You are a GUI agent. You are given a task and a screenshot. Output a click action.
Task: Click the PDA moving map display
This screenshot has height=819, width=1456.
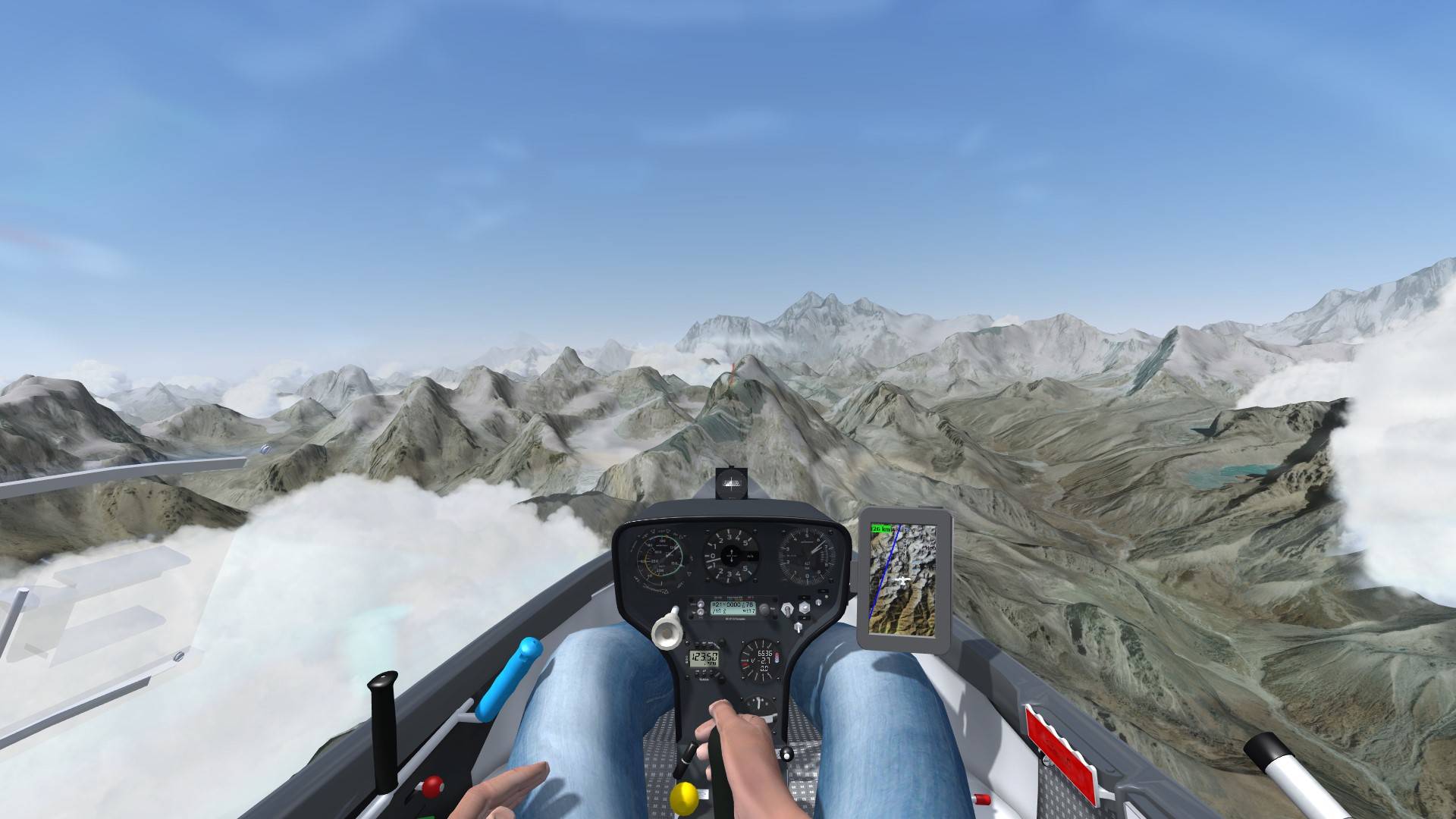click(903, 579)
